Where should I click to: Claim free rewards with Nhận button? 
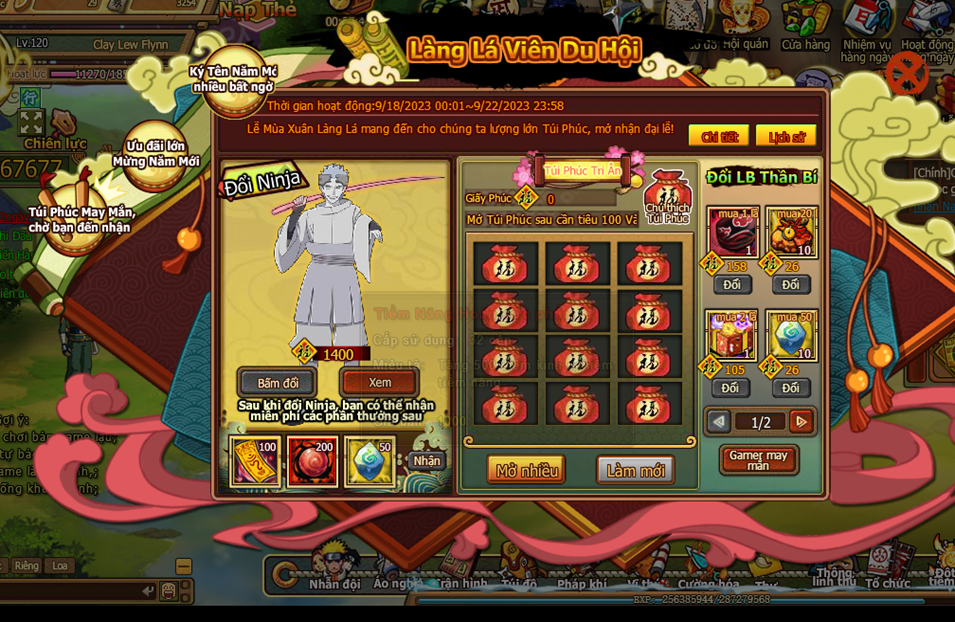pyautogui.click(x=427, y=461)
